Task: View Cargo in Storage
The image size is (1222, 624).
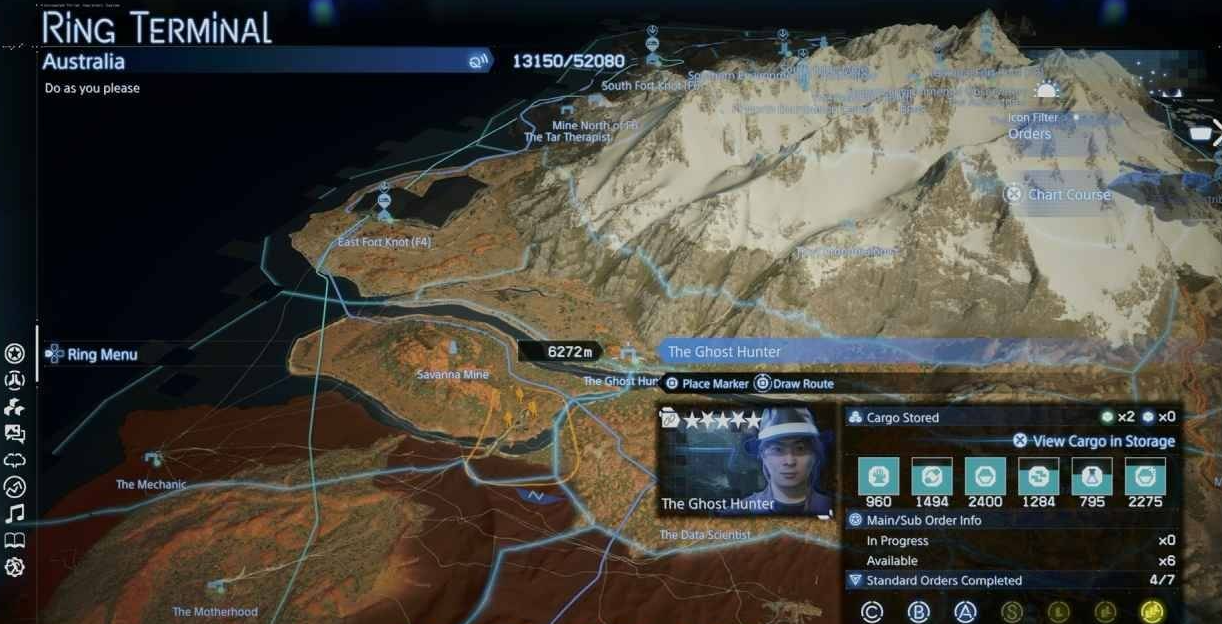Action: (1094, 441)
